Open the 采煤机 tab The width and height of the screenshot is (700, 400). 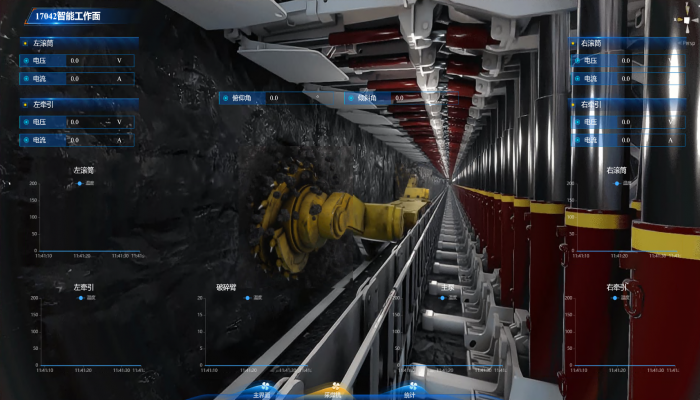click(x=333, y=393)
